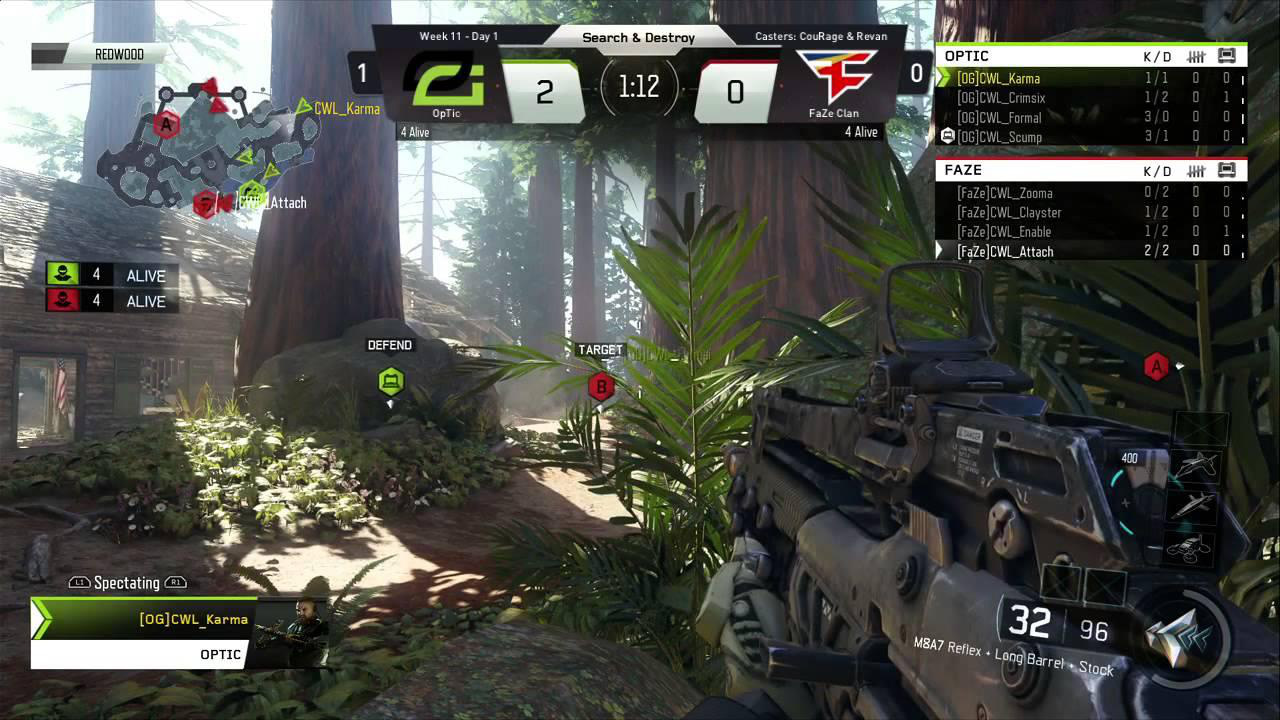Viewport: 1280px width, 720px height.
Task: Click the spectated player card for CWL_Karma
Action: click(180, 632)
